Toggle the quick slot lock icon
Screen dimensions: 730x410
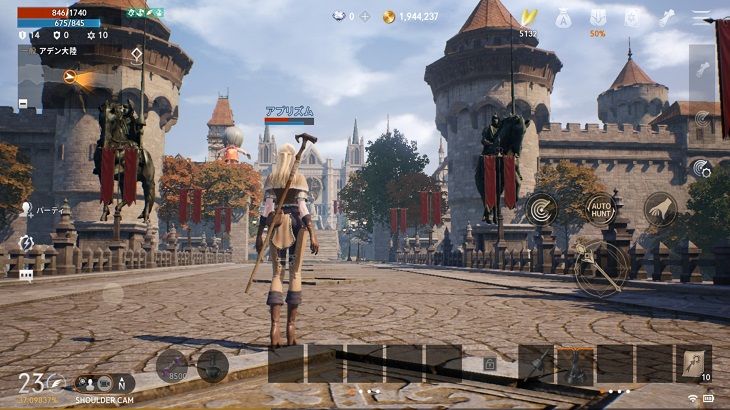pyautogui.click(x=489, y=365)
